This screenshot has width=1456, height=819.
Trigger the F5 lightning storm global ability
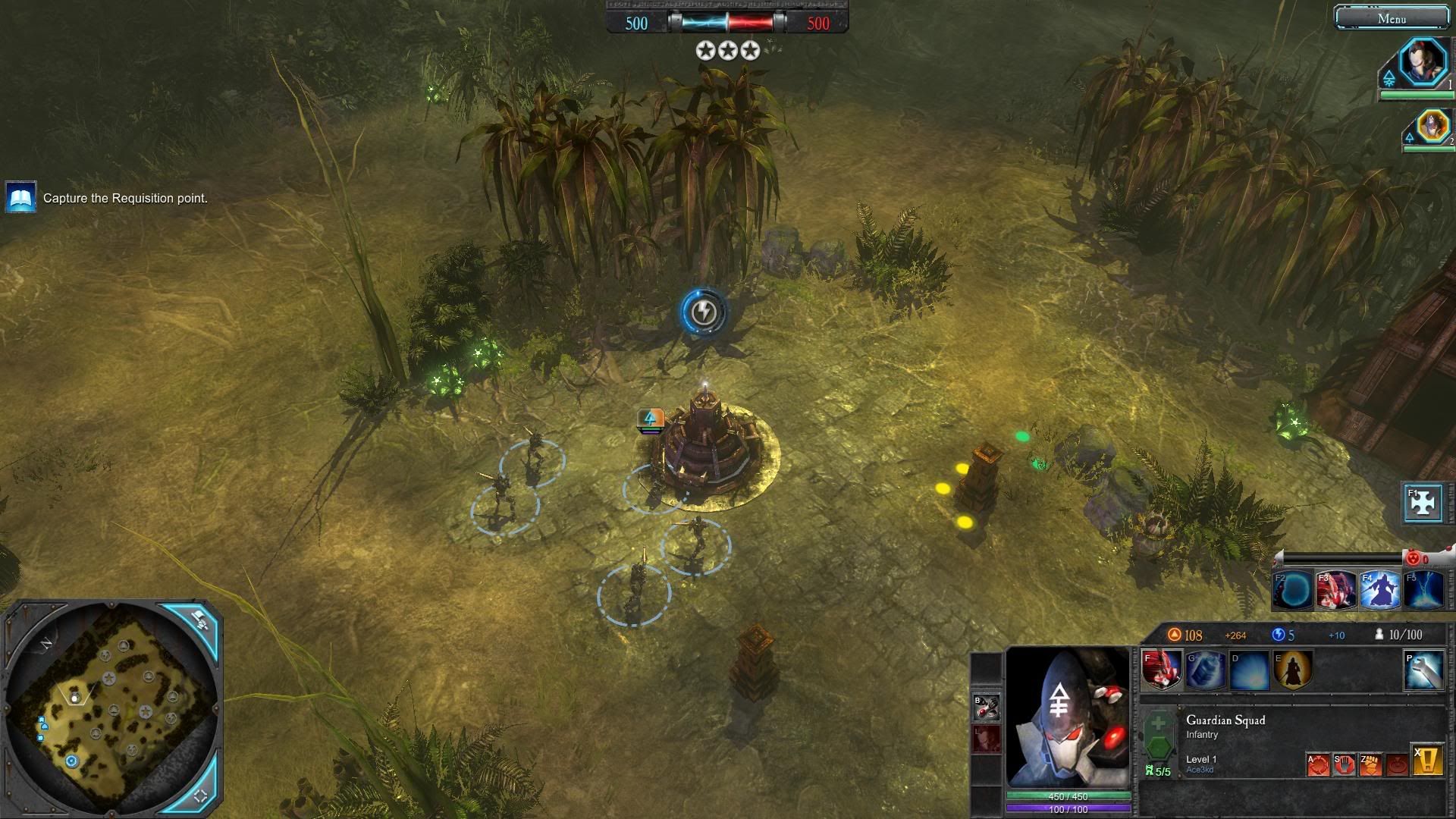1423,590
